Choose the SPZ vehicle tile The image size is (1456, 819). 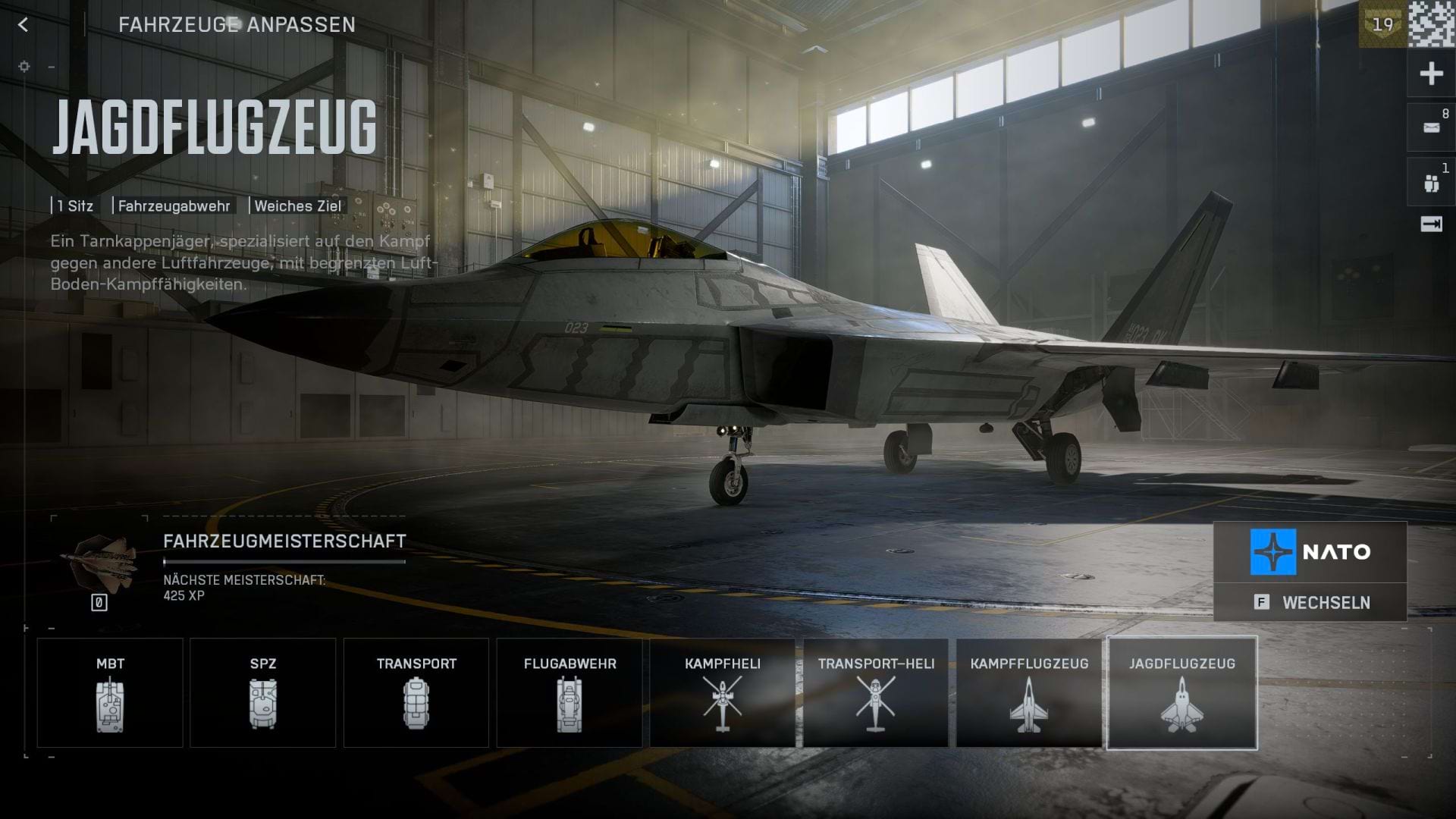coord(262,692)
